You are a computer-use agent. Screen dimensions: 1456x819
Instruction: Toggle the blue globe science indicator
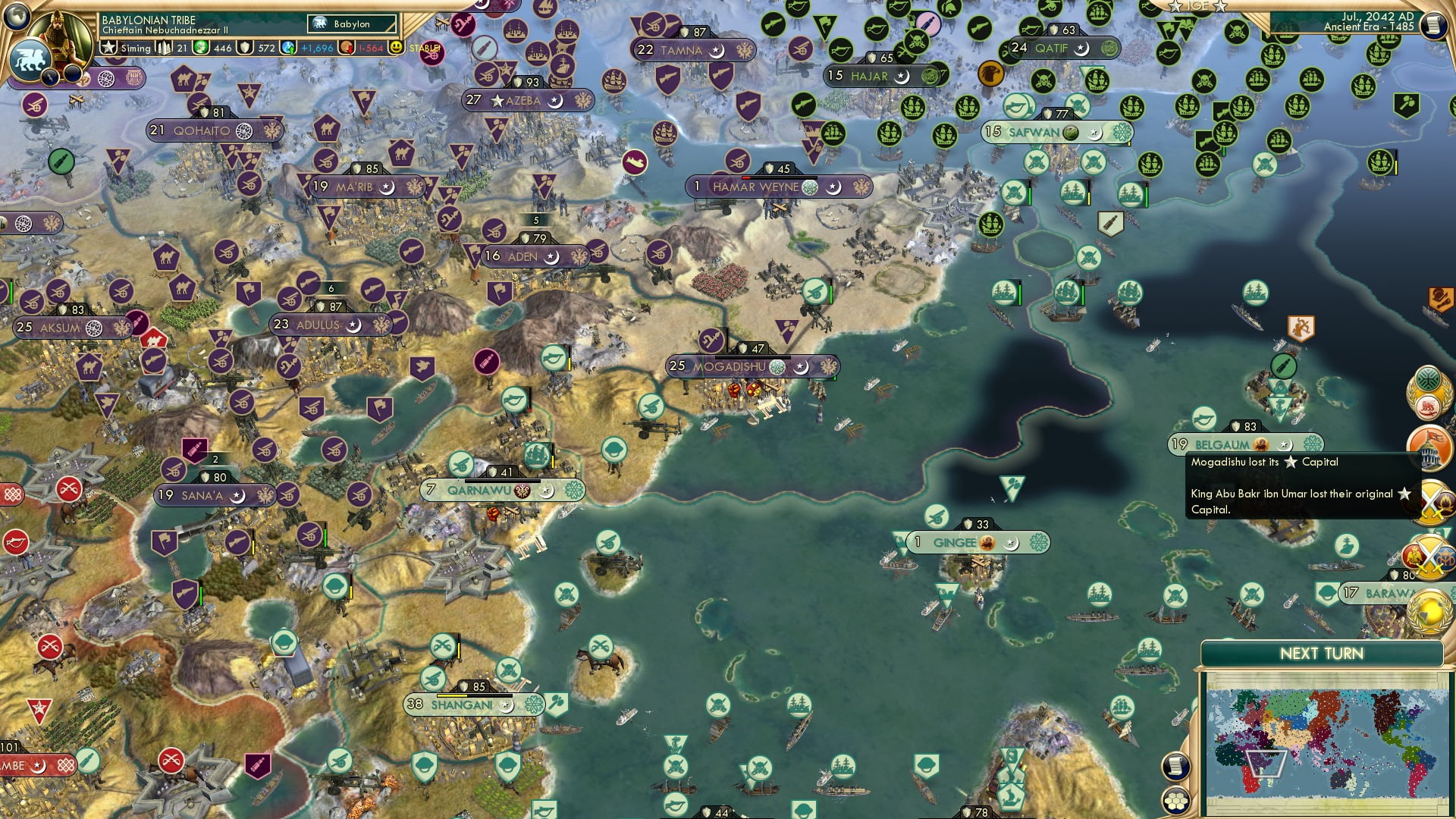(x=288, y=47)
